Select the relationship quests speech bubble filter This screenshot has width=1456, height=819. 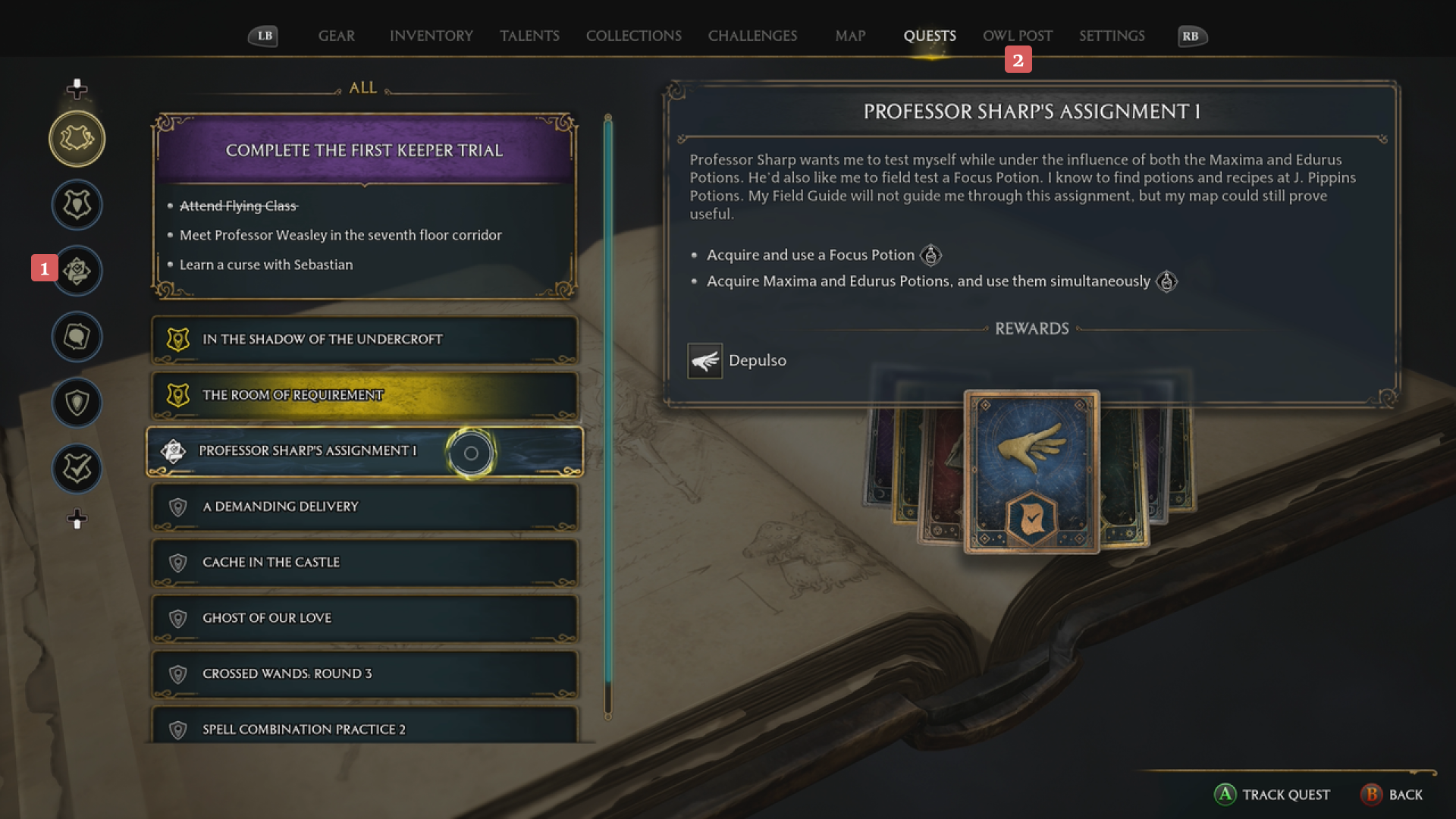(x=77, y=337)
